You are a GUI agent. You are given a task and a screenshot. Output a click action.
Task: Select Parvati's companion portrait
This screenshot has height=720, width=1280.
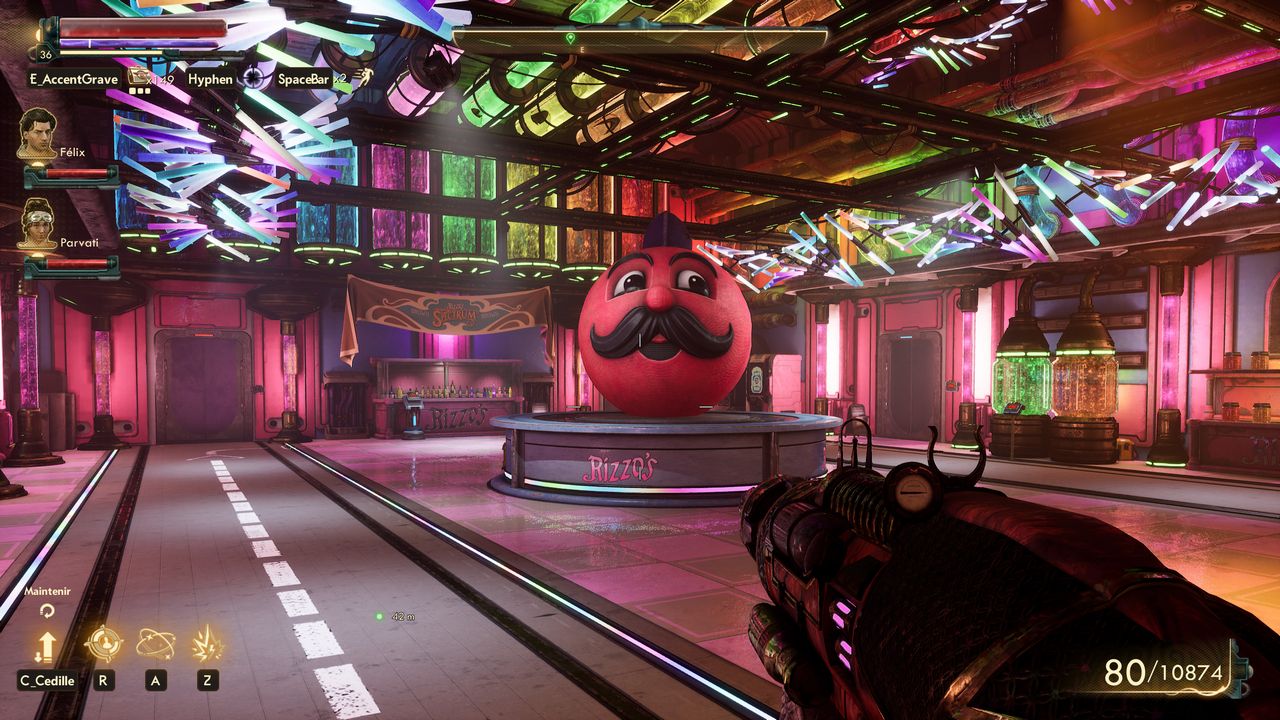pos(38,221)
